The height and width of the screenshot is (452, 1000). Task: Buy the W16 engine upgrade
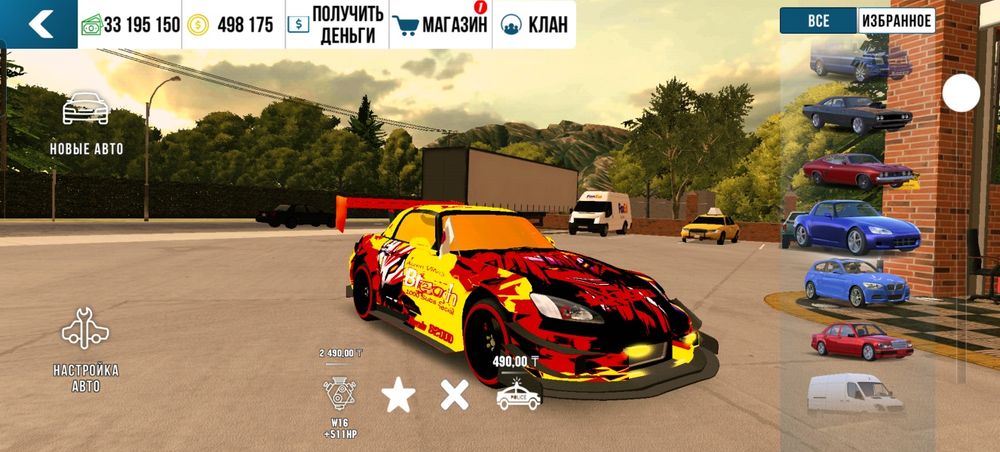[341, 395]
